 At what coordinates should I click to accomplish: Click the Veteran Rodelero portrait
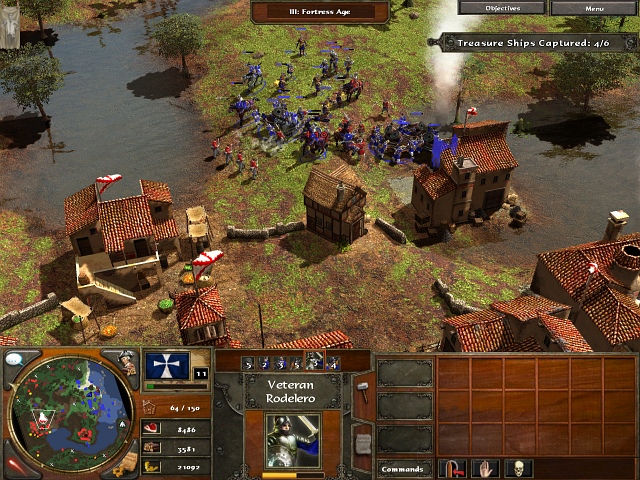tap(292, 440)
